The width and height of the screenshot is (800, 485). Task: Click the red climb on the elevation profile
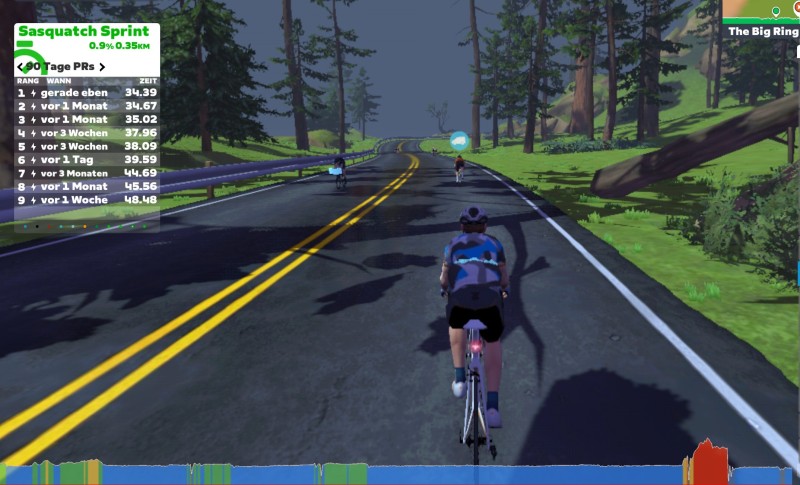709,463
